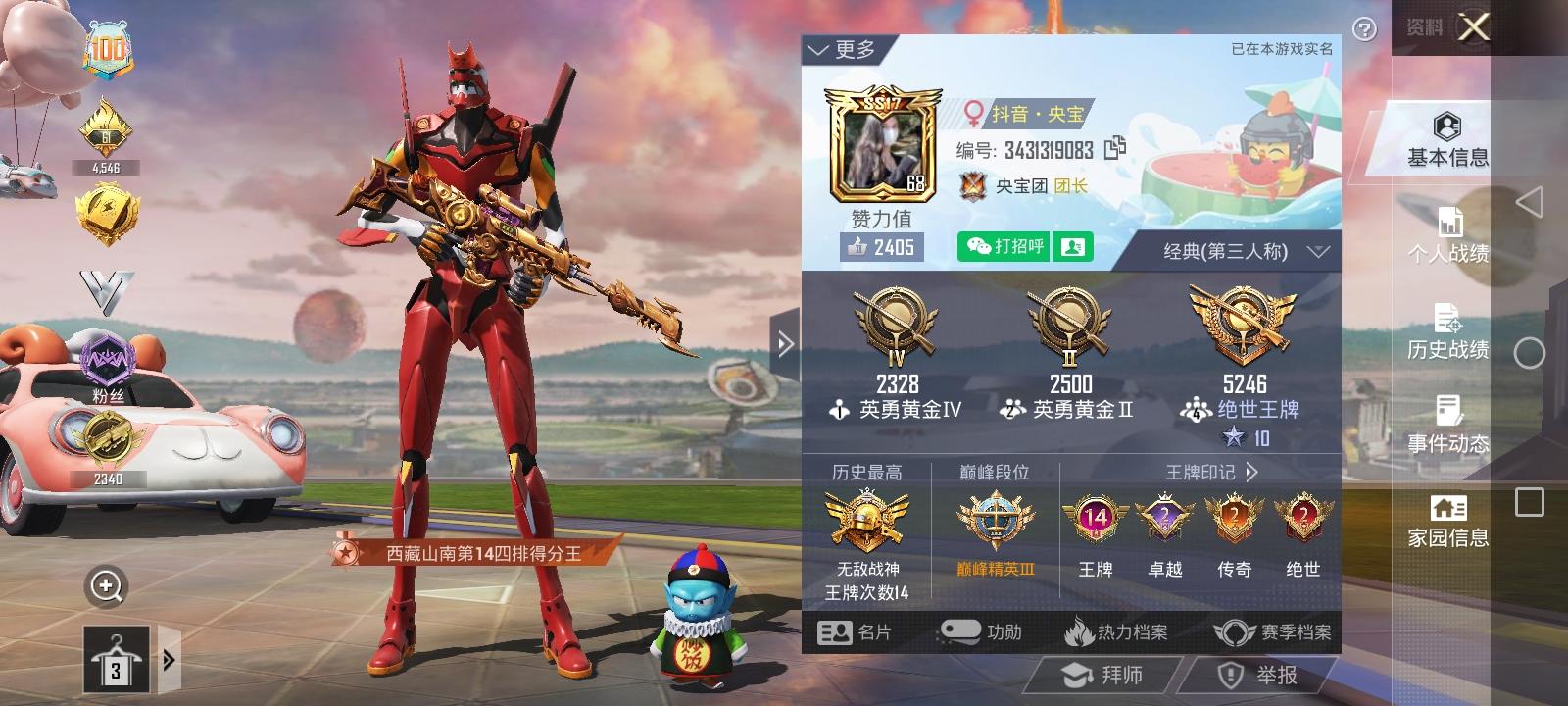Screen dimensions: 1568x706
Task: Click the green add-friend icon
Action: (x=1072, y=246)
